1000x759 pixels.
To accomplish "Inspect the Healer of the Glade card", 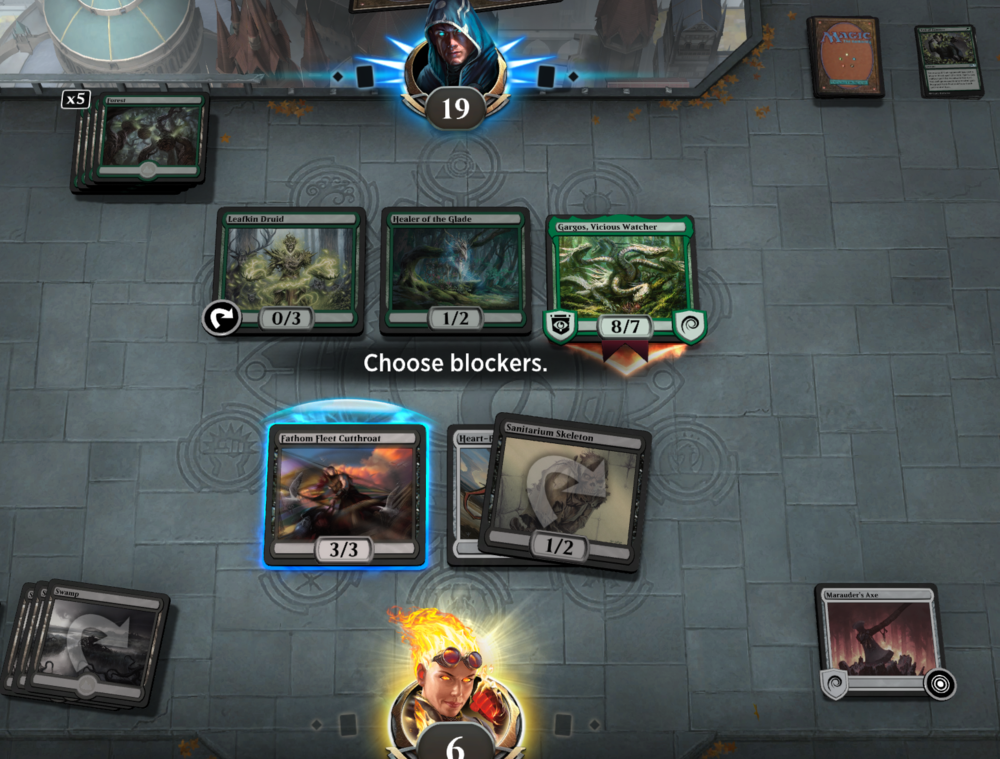I will click(x=455, y=269).
